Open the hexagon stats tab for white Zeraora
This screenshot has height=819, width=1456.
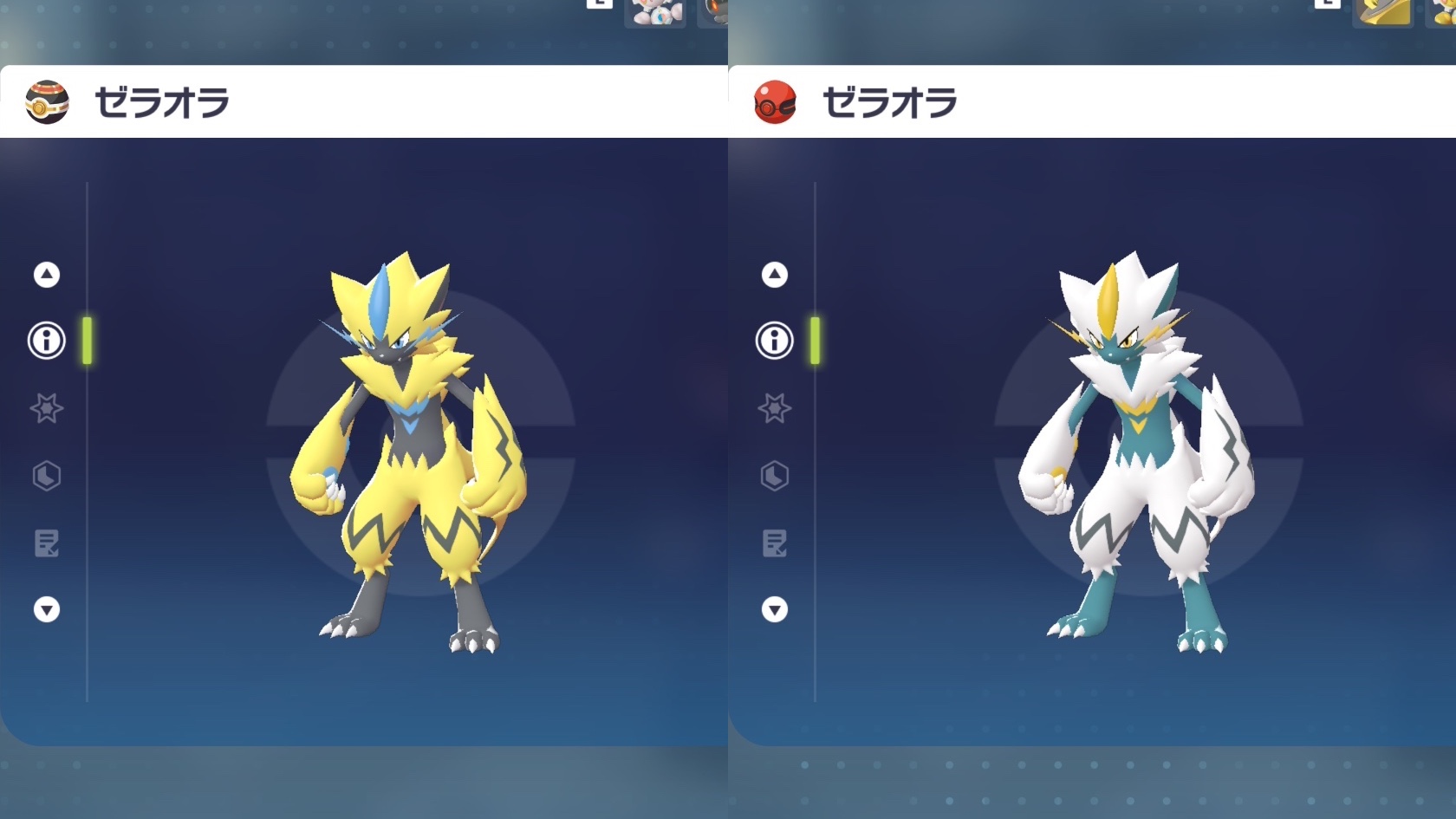click(775, 476)
